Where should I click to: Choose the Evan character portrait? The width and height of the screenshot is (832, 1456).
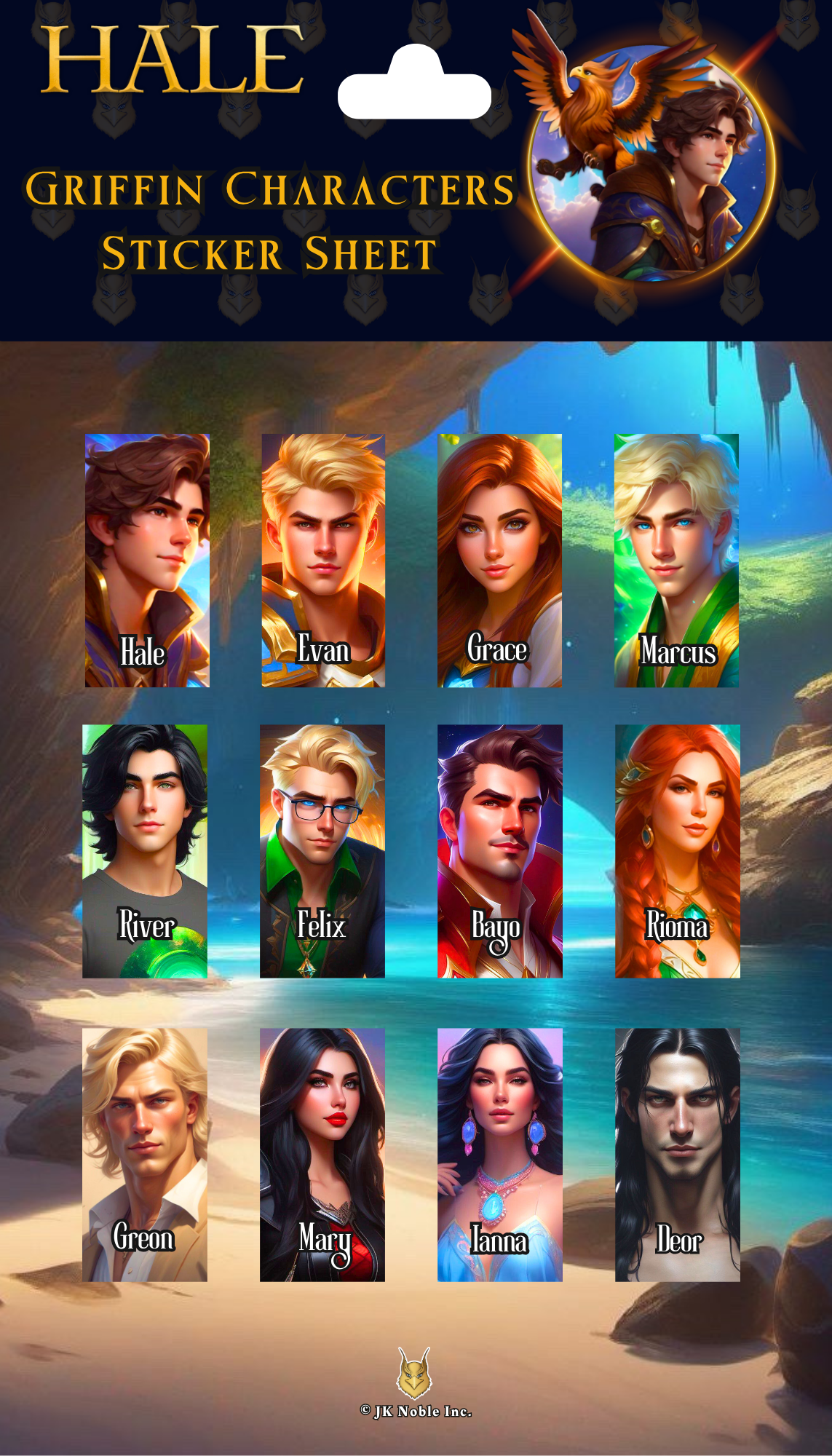323,560
